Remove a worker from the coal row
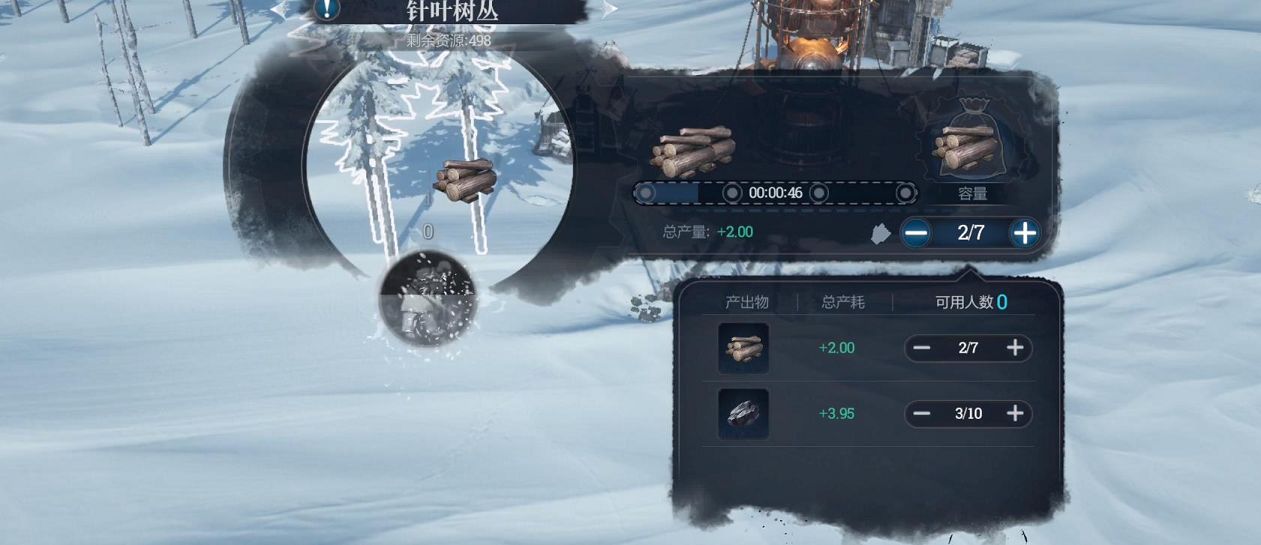The height and width of the screenshot is (545, 1261). click(x=922, y=414)
